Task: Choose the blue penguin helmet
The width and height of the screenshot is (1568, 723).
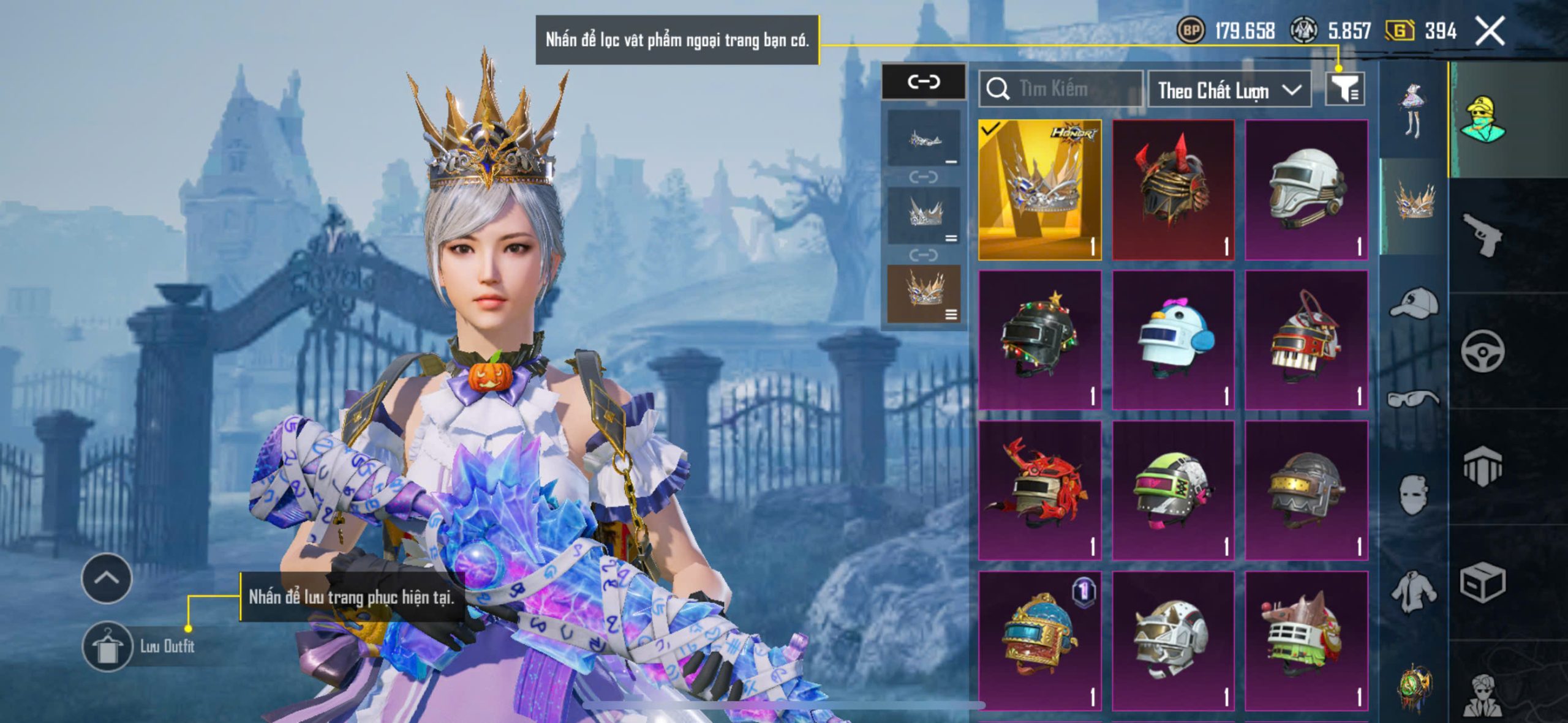Action: pos(1173,340)
